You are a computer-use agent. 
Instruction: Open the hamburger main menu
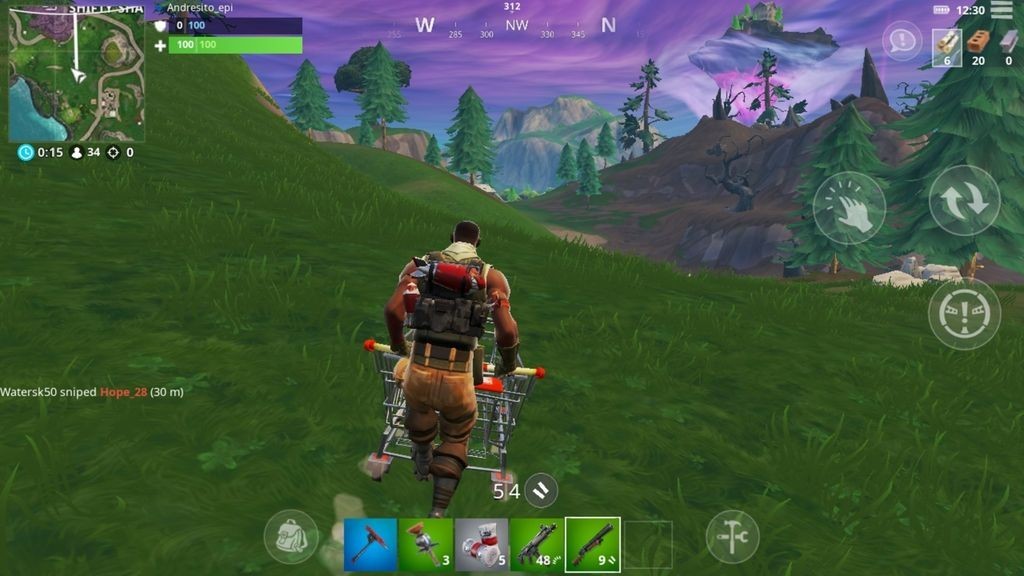tap(1001, 11)
